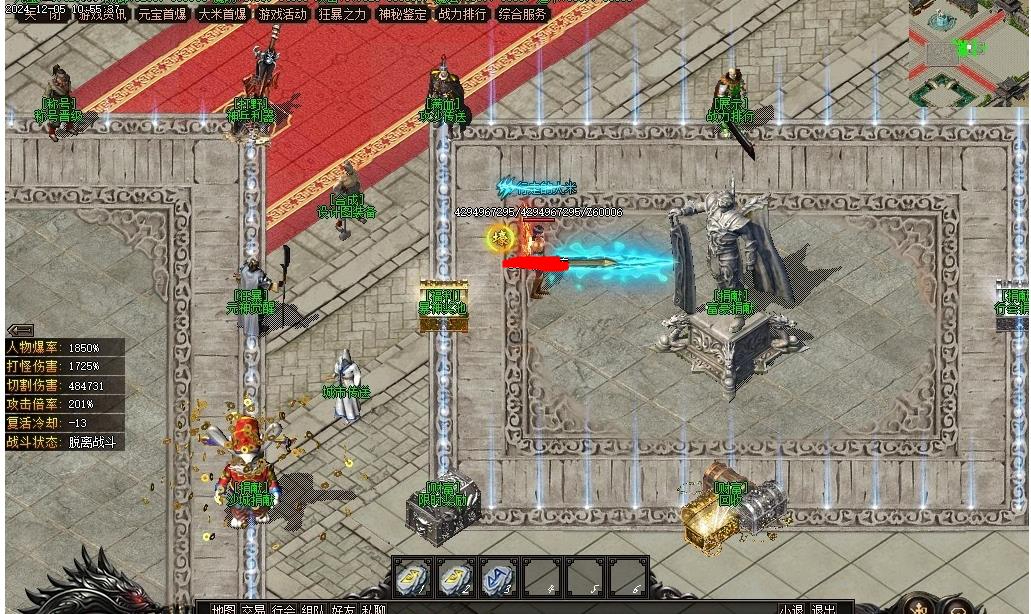
Task: Click the 小退 button
Action: coord(791,608)
